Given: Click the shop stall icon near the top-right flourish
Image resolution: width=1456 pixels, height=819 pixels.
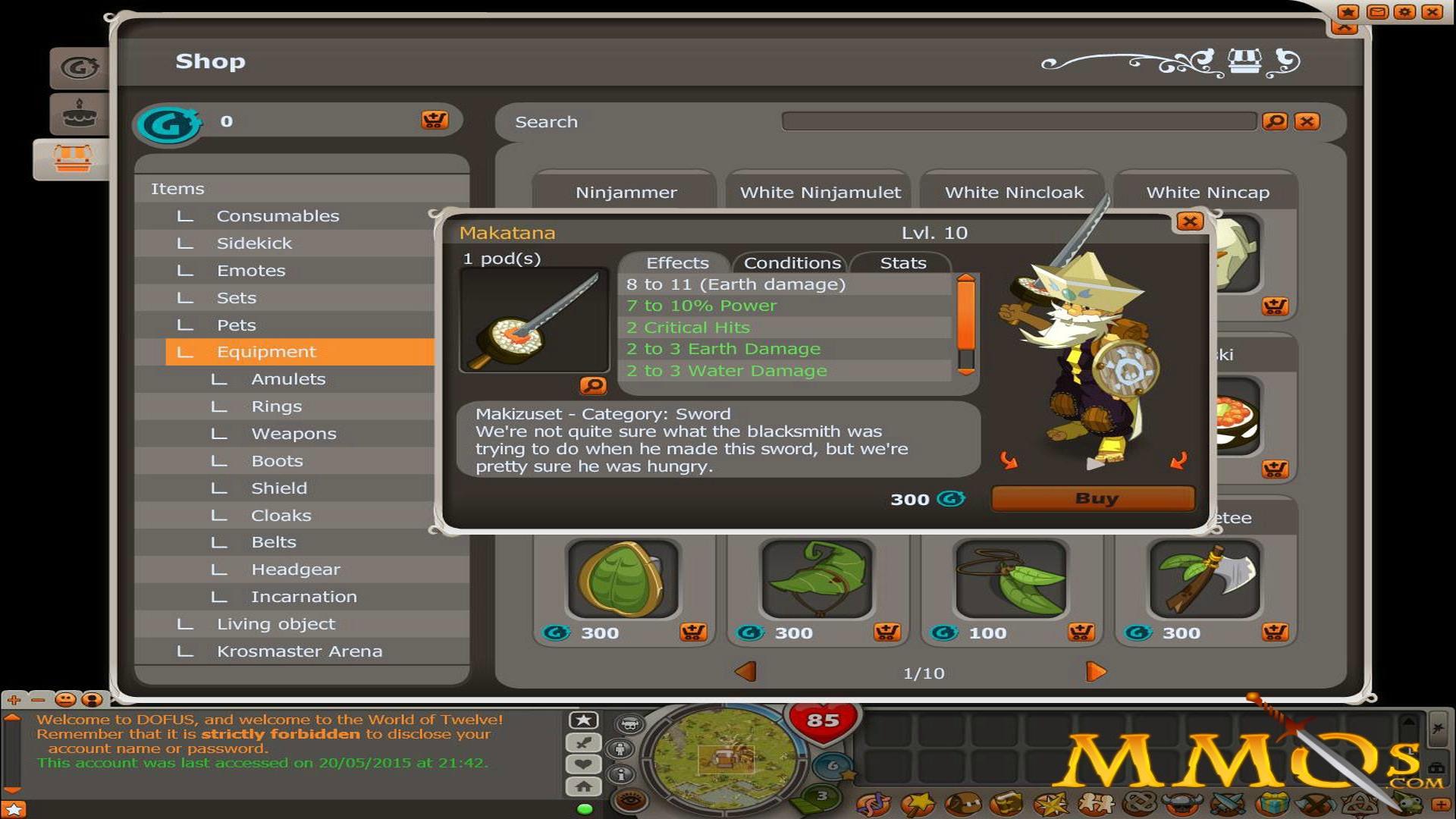Looking at the screenshot, I should pyautogui.click(x=1245, y=62).
